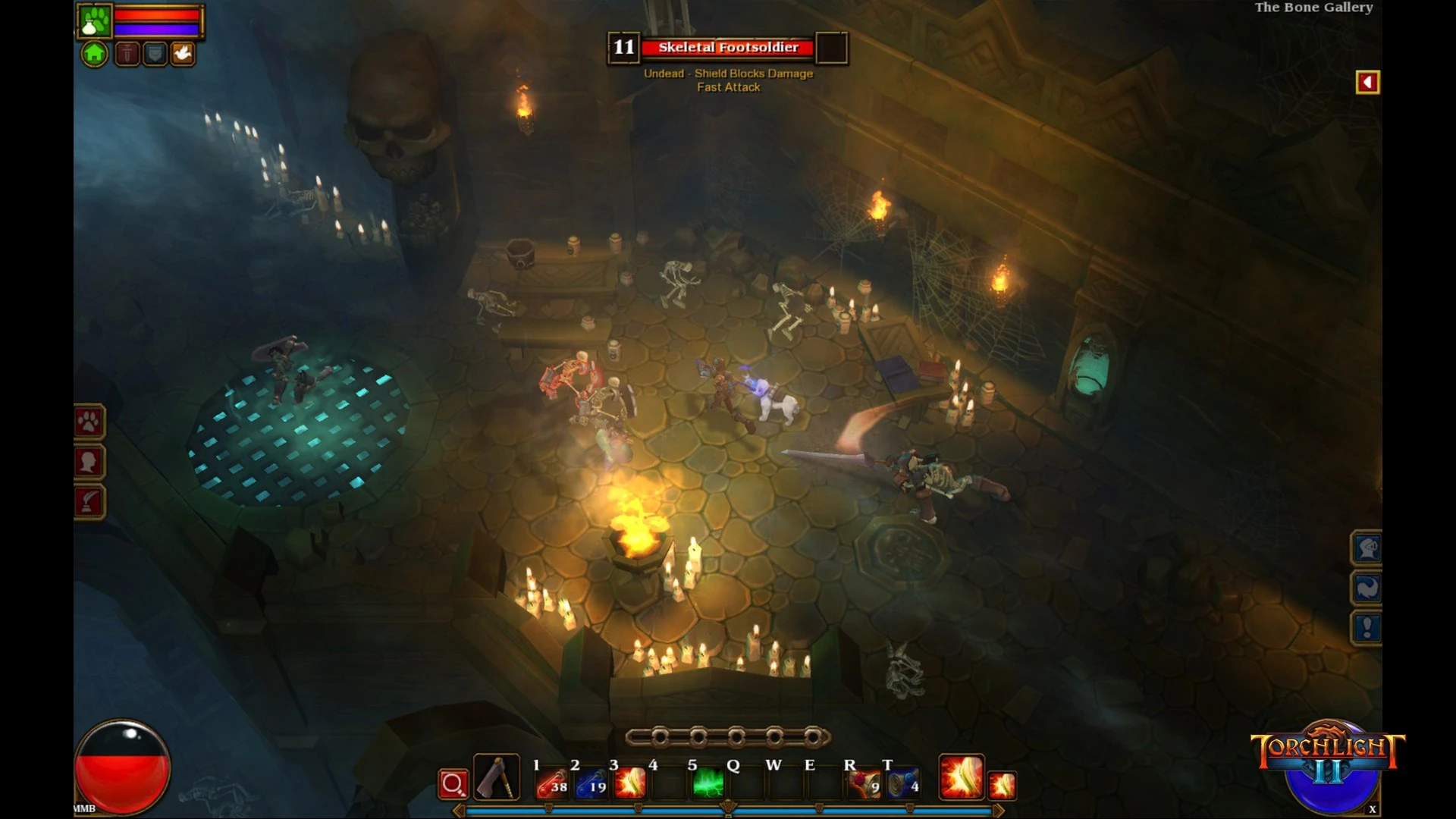This screenshot has height=819, width=1456.
Task: Select the shield pet stance icon
Action: click(155, 54)
